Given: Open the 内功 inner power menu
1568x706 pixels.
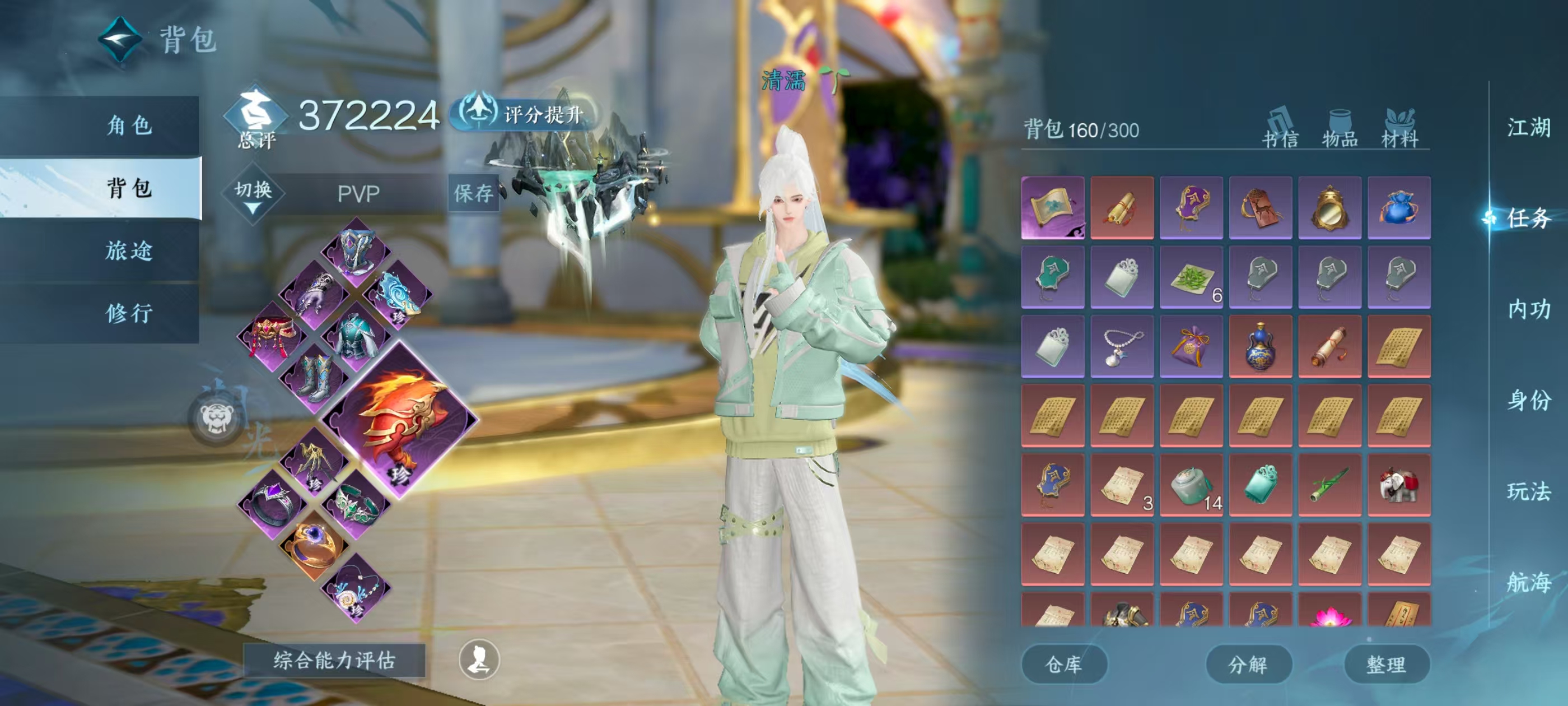Looking at the screenshot, I should tap(1528, 309).
